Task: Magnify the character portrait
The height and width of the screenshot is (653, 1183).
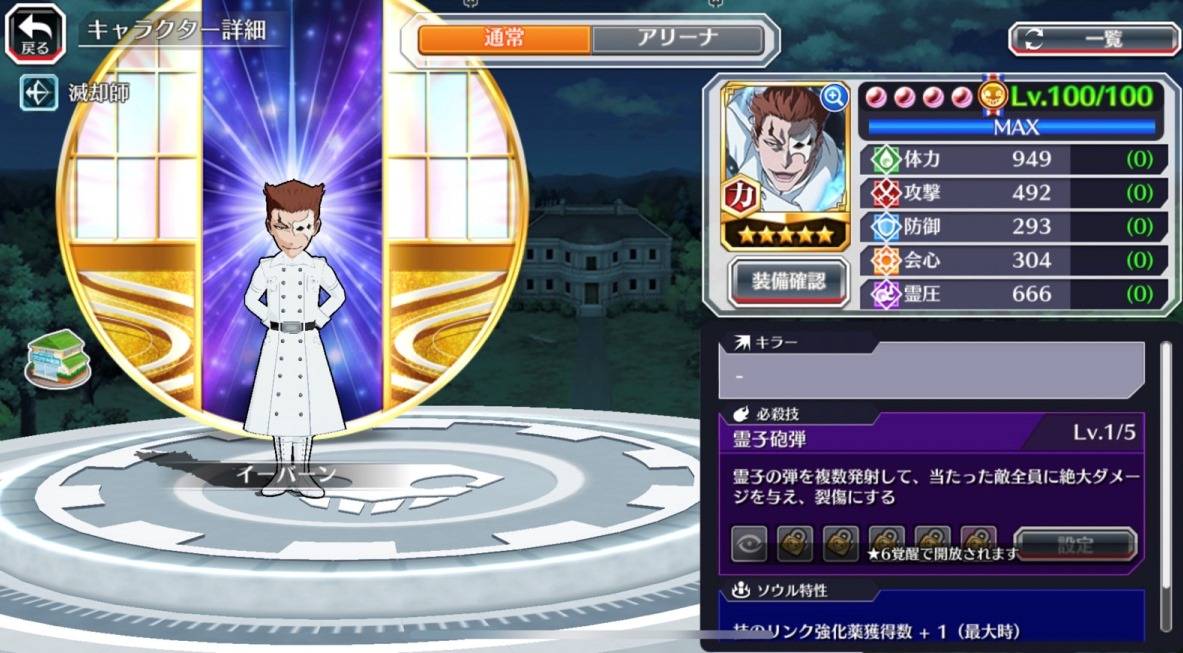Action: [x=833, y=97]
